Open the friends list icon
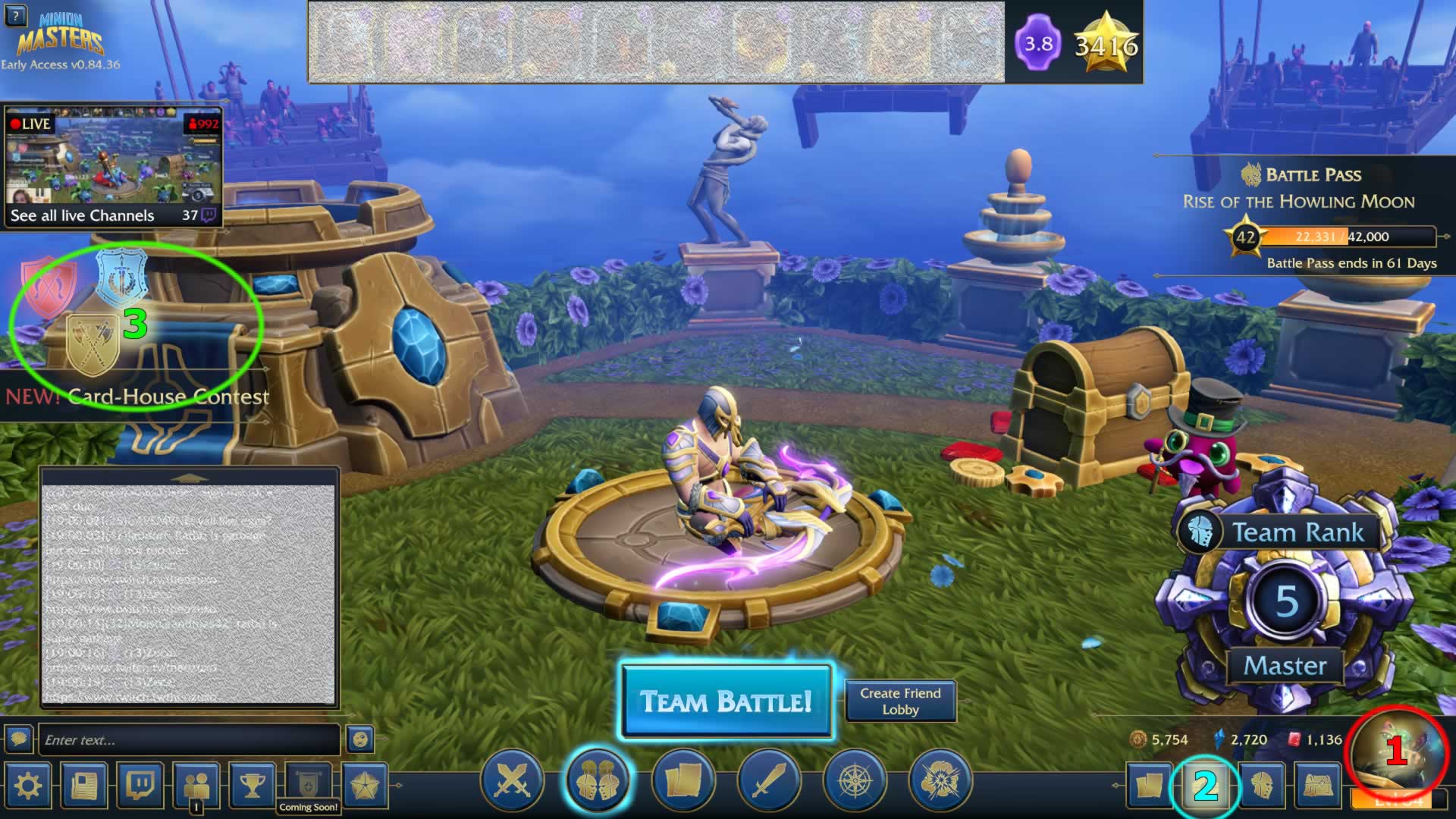The image size is (1456, 819). tap(196, 785)
